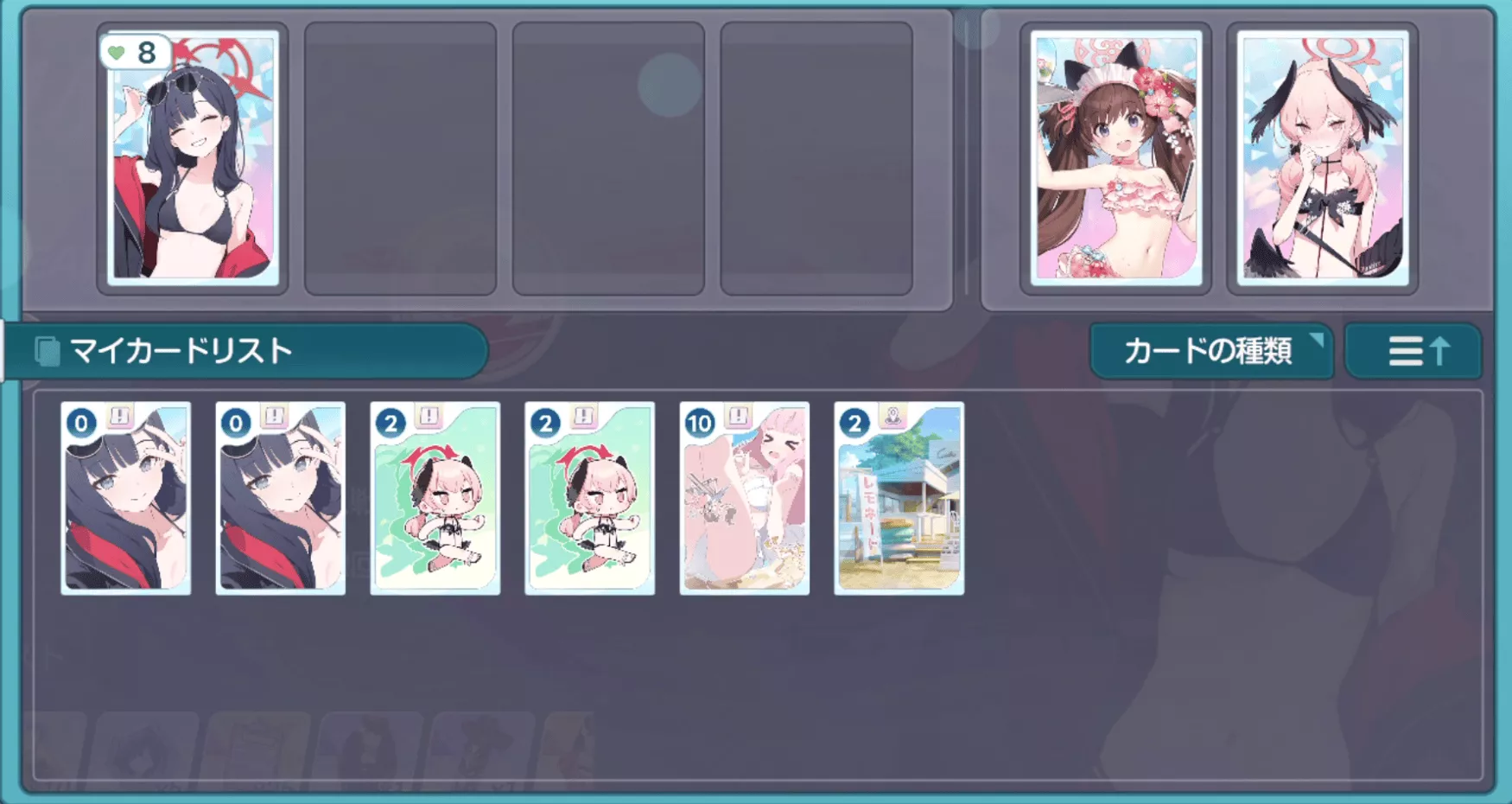1512x804 pixels.
Task: Click the cost 0 badge on the leftmost card
Action: [x=79, y=423]
